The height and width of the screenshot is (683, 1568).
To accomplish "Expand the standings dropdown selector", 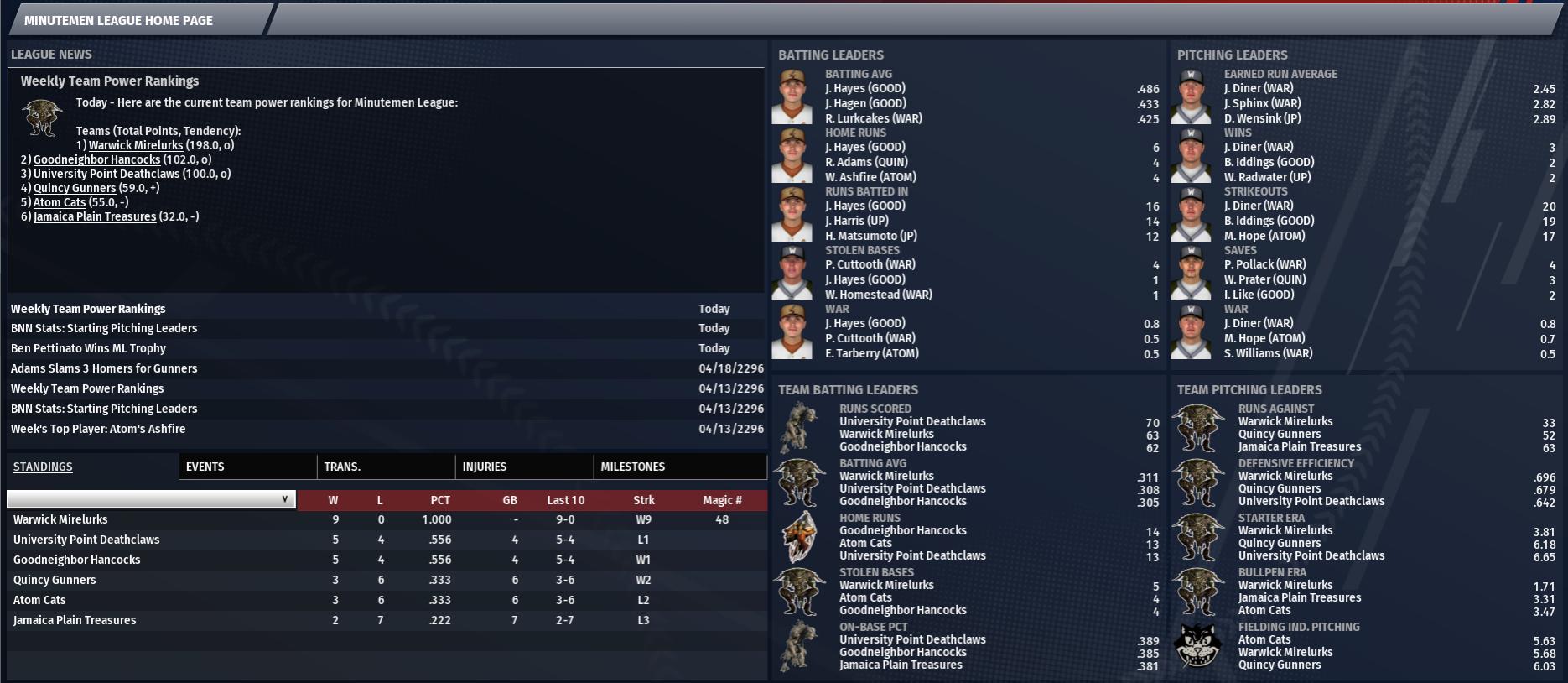I will (152, 499).
